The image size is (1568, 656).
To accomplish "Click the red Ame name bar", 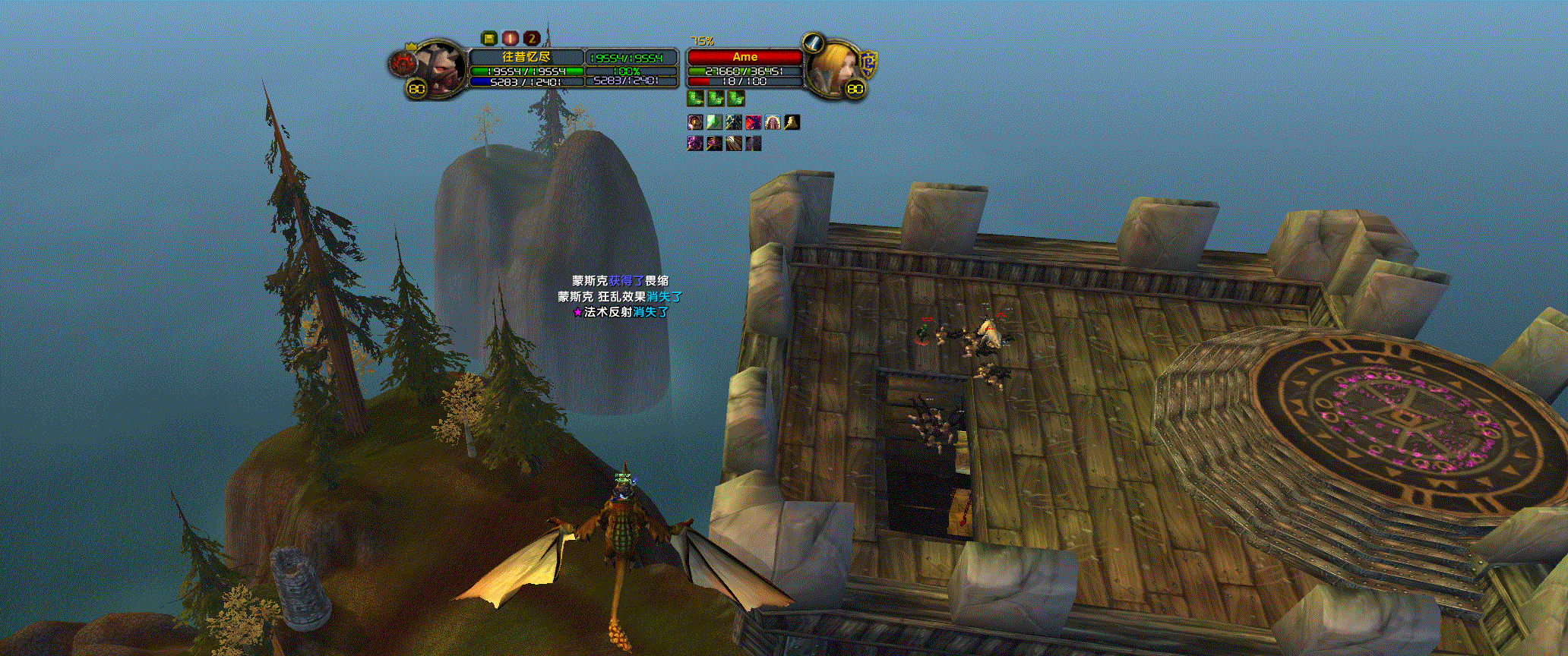I will click(744, 57).
